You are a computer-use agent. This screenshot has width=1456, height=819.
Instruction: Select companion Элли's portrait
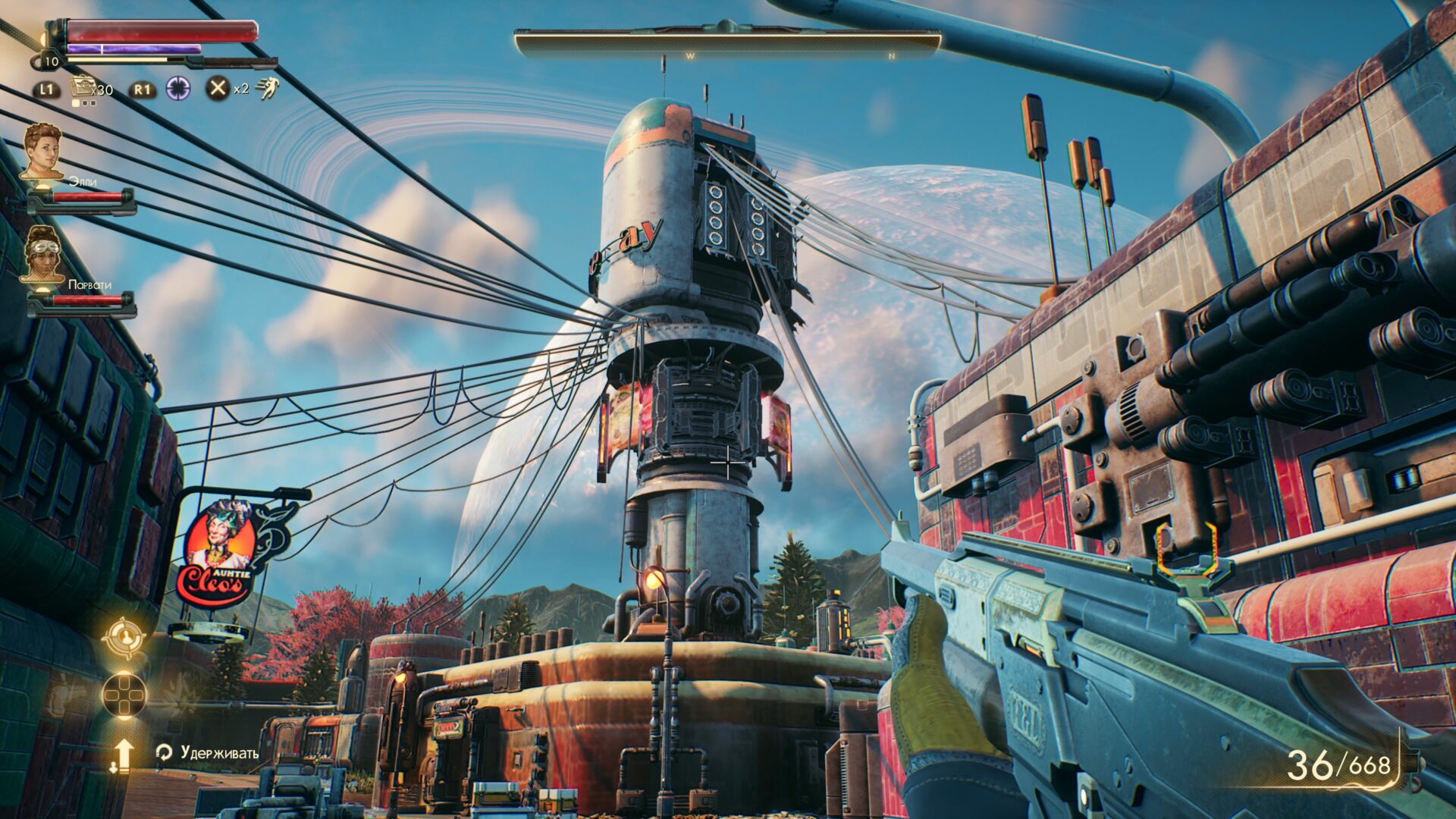point(42,151)
